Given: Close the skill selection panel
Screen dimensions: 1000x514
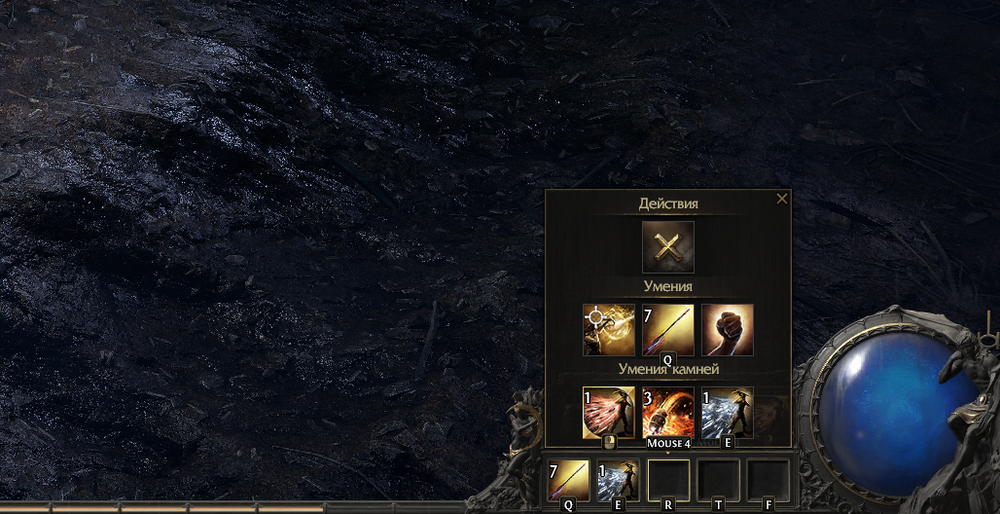Looking at the screenshot, I should (782, 199).
